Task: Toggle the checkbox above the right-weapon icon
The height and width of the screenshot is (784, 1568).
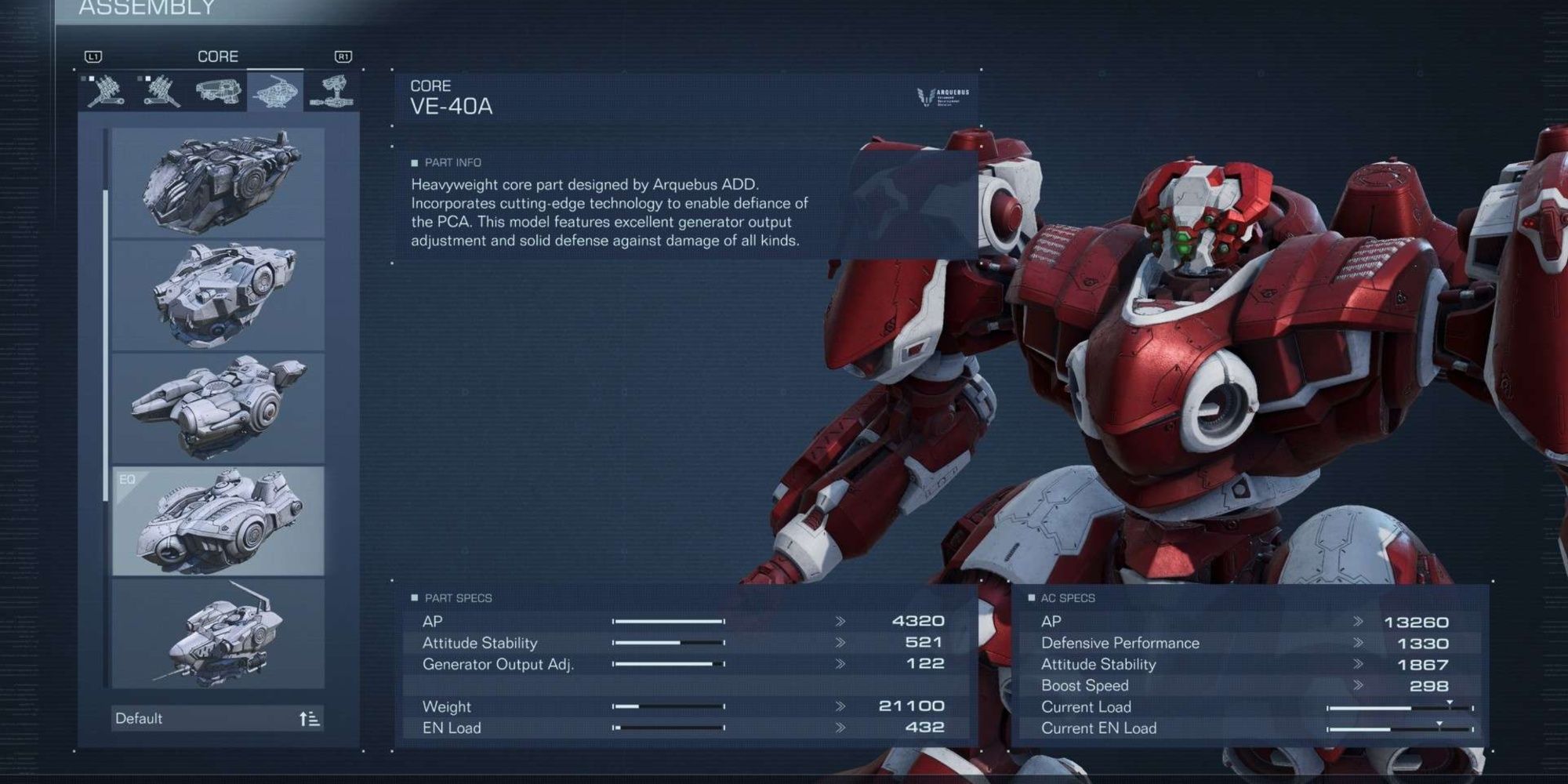Action: pos(92,78)
